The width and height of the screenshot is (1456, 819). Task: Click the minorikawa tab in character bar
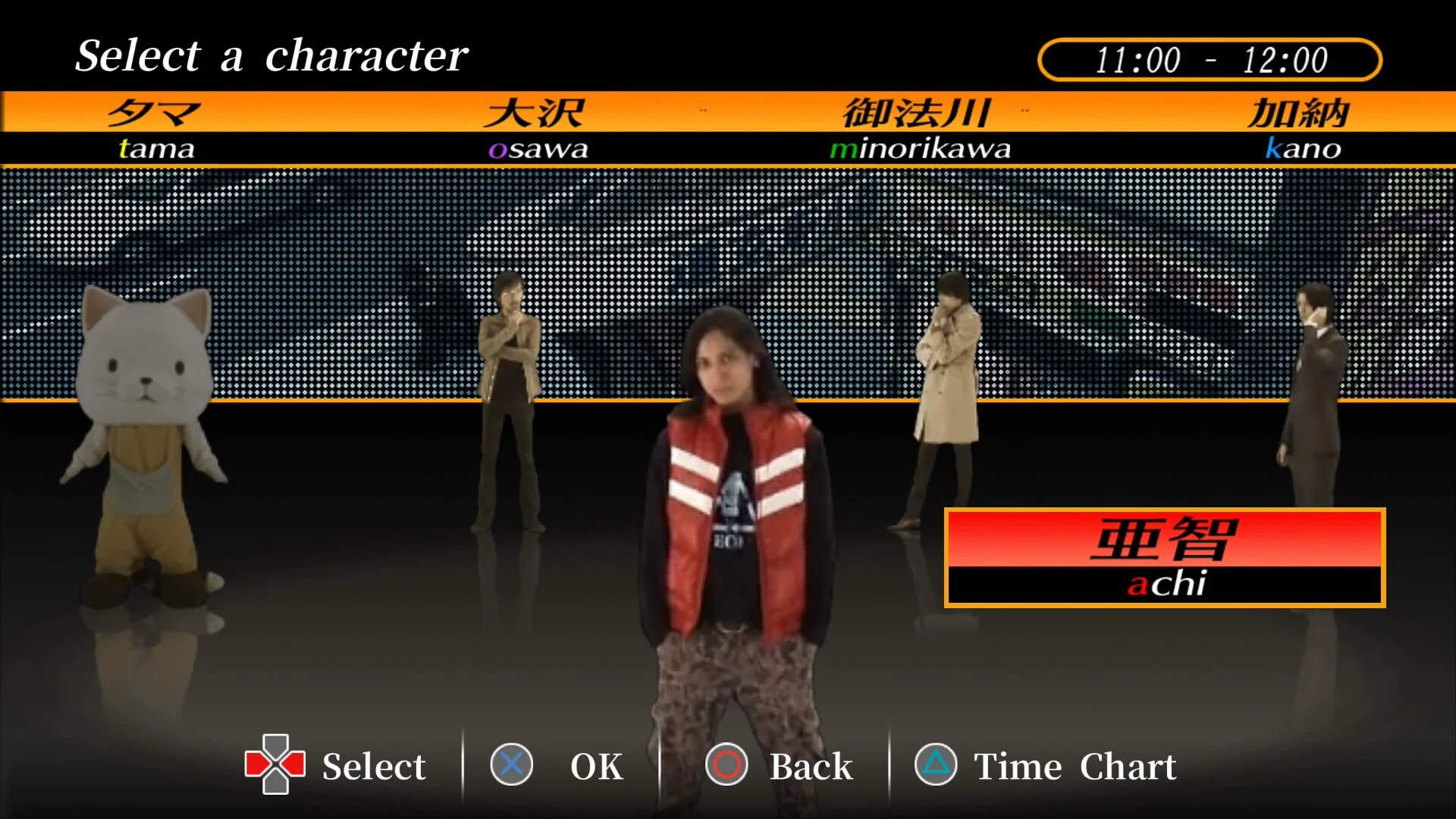(x=919, y=129)
